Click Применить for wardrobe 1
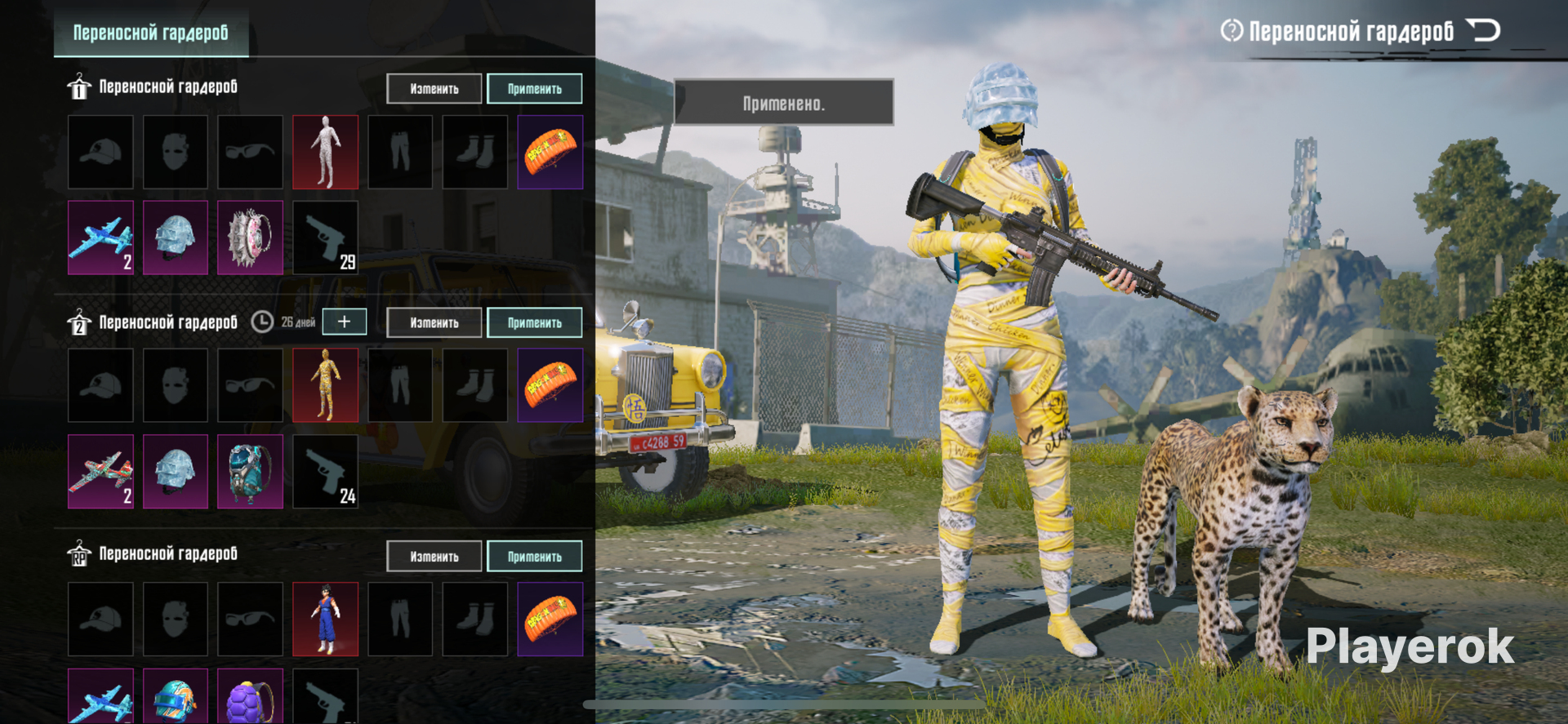 point(534,89)
